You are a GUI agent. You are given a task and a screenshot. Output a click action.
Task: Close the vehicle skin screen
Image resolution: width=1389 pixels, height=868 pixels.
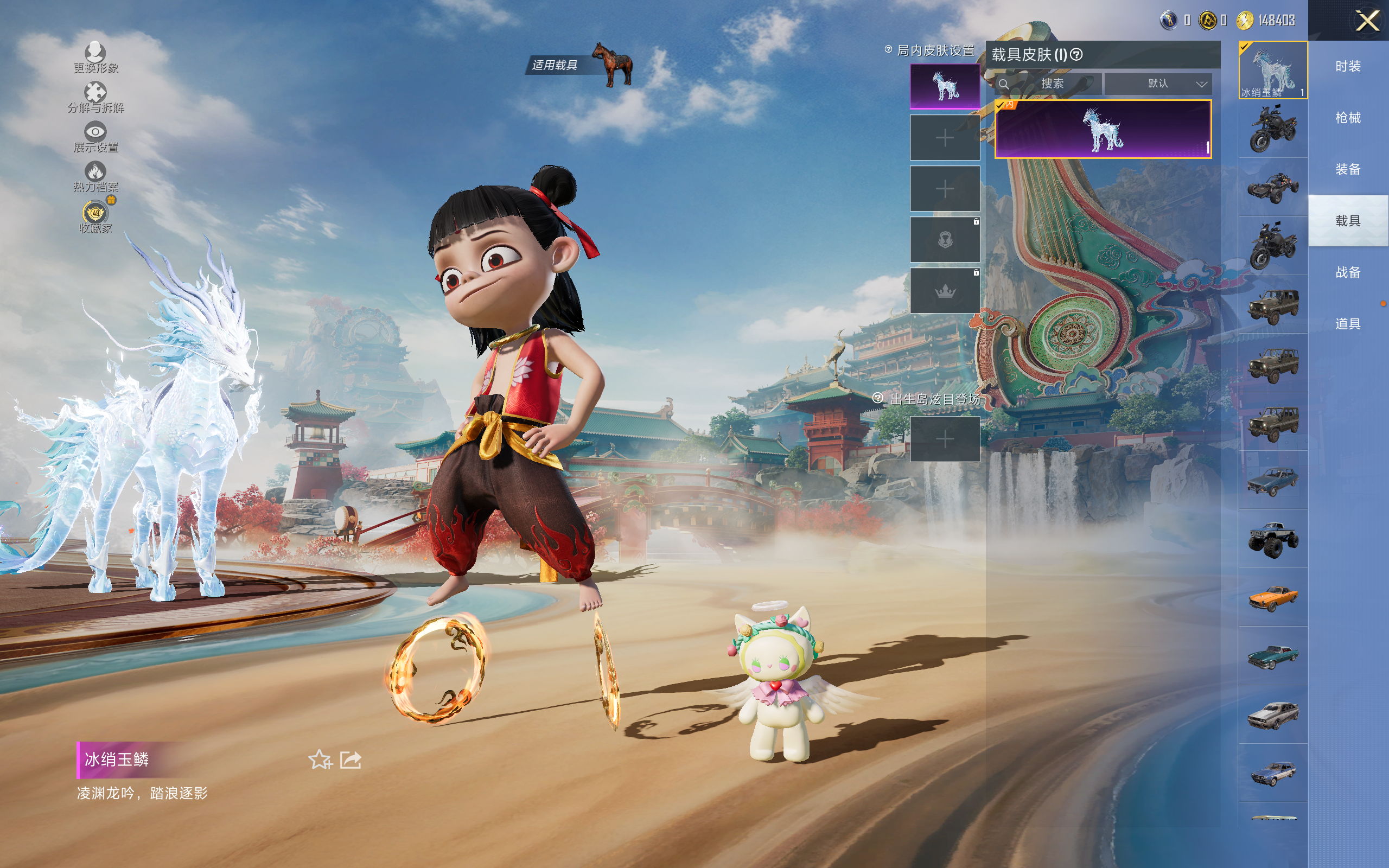(1367, 21)
